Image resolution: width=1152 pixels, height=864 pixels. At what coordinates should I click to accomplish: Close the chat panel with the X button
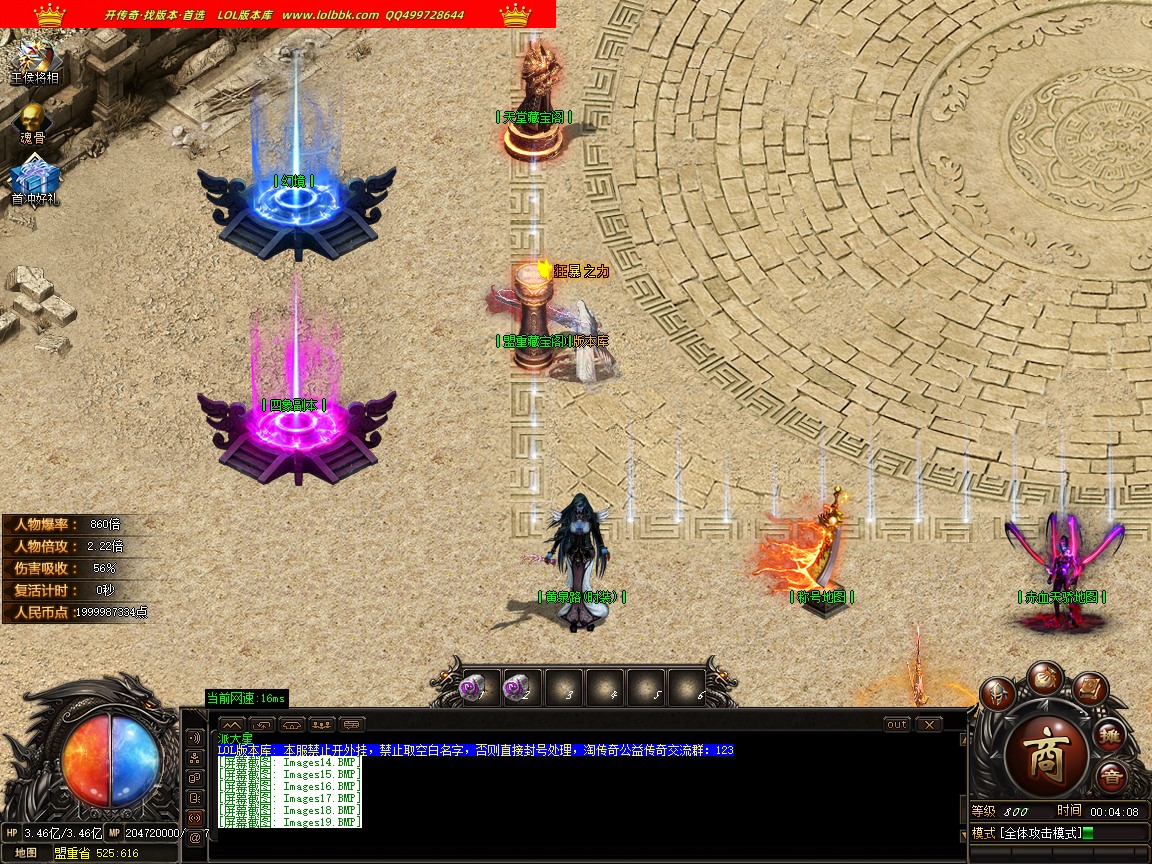[x=929, y=724]
